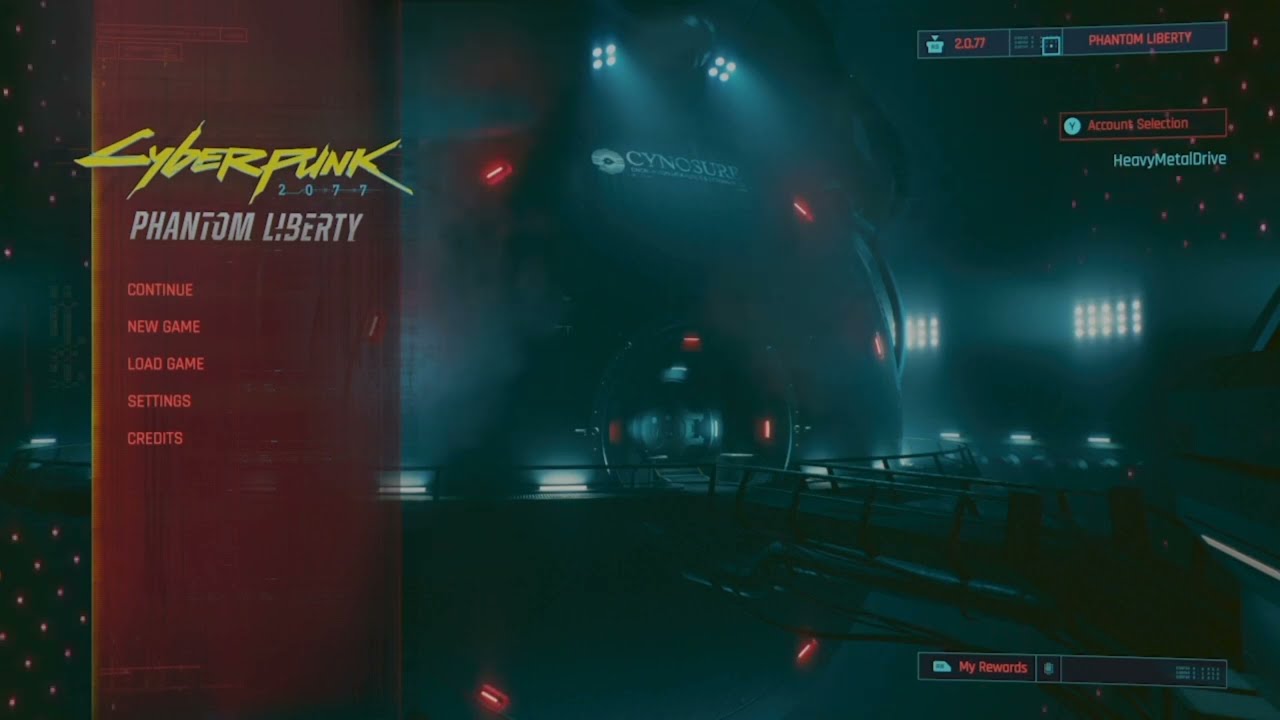1280x720 pixels.
Task: Click the Phantom Liberty banner at top right
Action: coord(1142,37)
